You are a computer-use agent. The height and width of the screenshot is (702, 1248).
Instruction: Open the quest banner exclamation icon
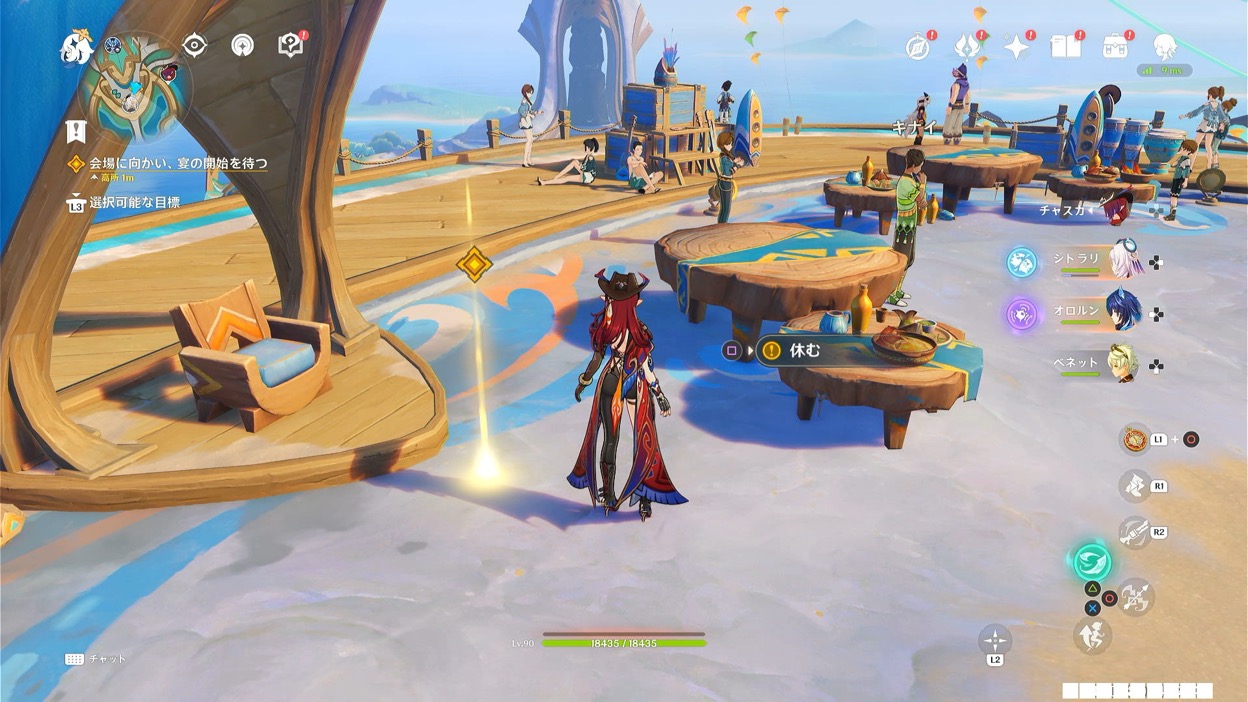coord(76,130)
